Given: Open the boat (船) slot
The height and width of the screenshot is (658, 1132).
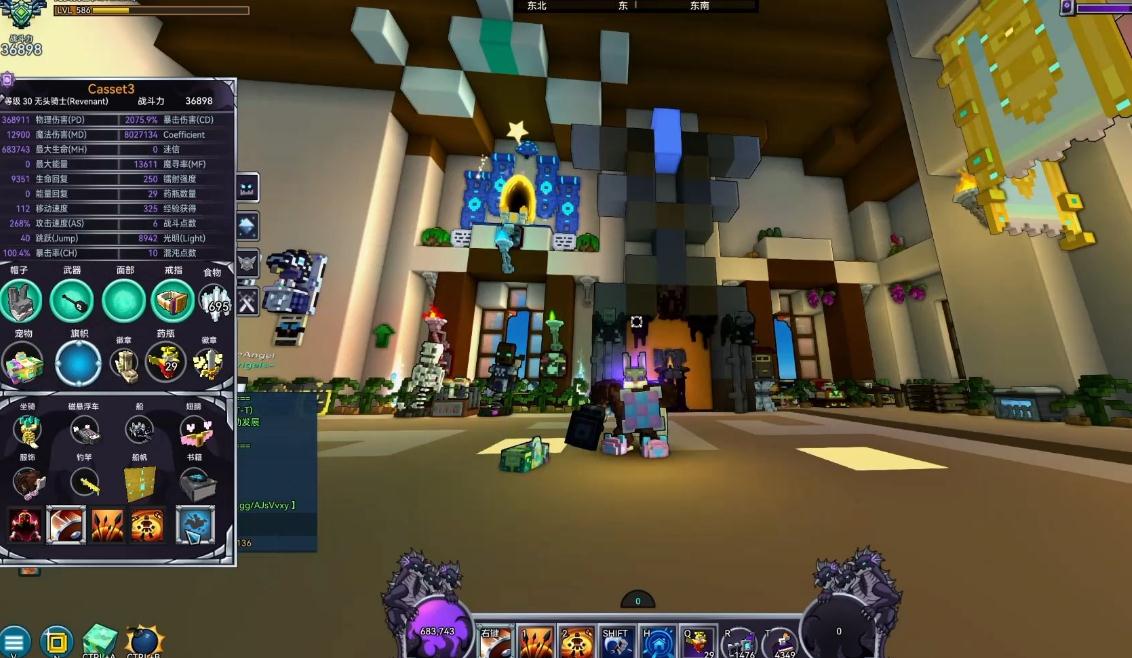Looking at the screenshot, I should (139, 430).
